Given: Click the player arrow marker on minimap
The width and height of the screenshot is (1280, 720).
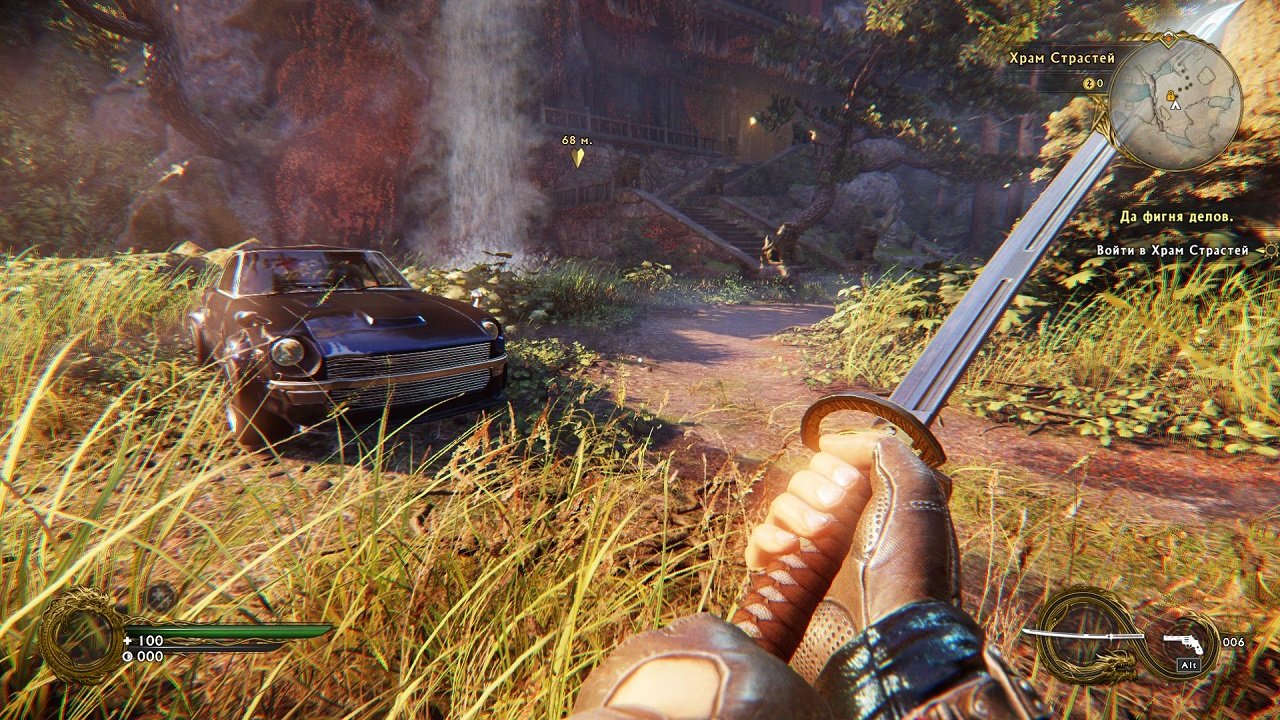Looking at the screenshot, I should 1175,105.
